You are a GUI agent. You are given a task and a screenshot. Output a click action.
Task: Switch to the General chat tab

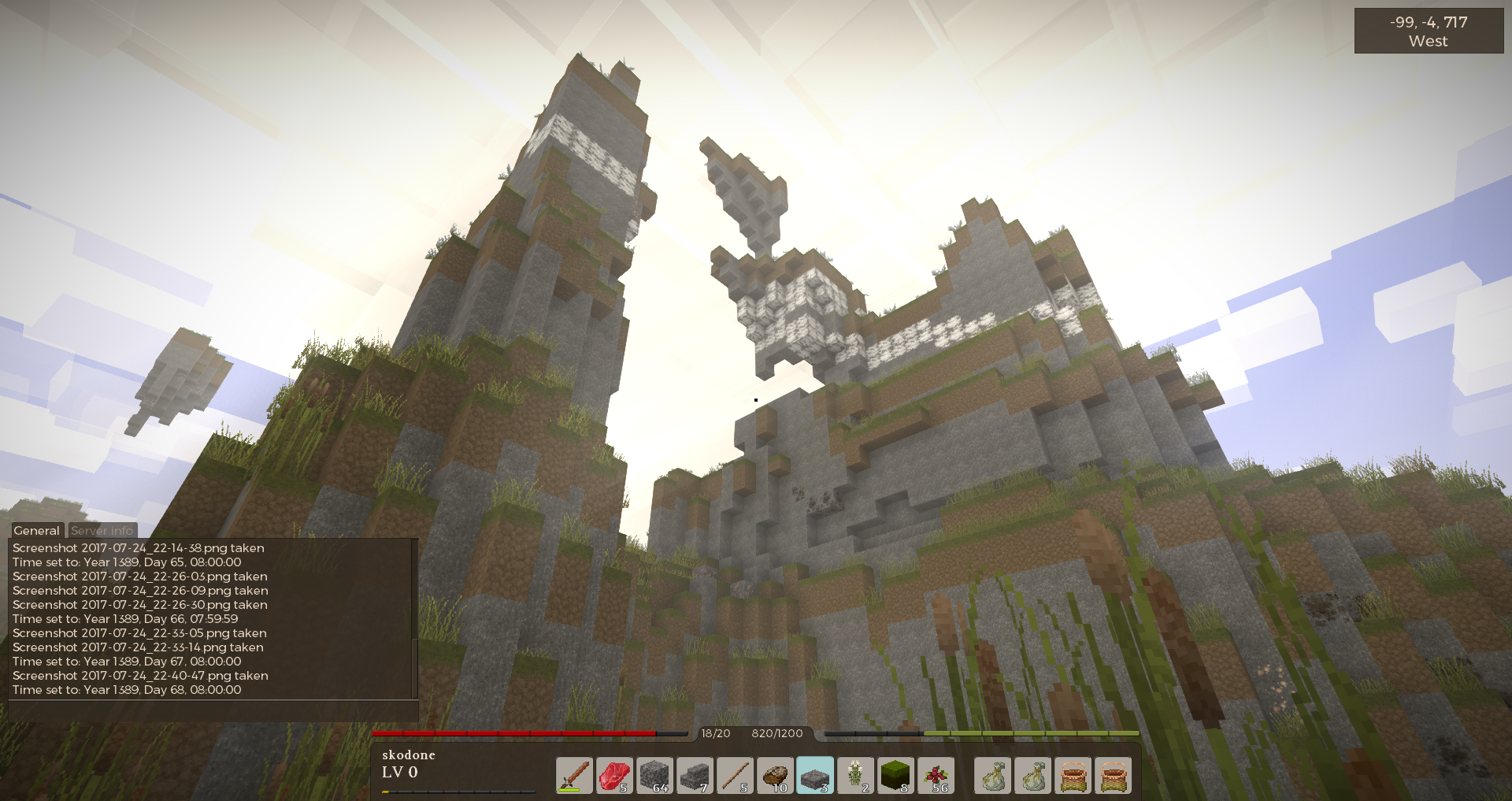click(36, 531)
